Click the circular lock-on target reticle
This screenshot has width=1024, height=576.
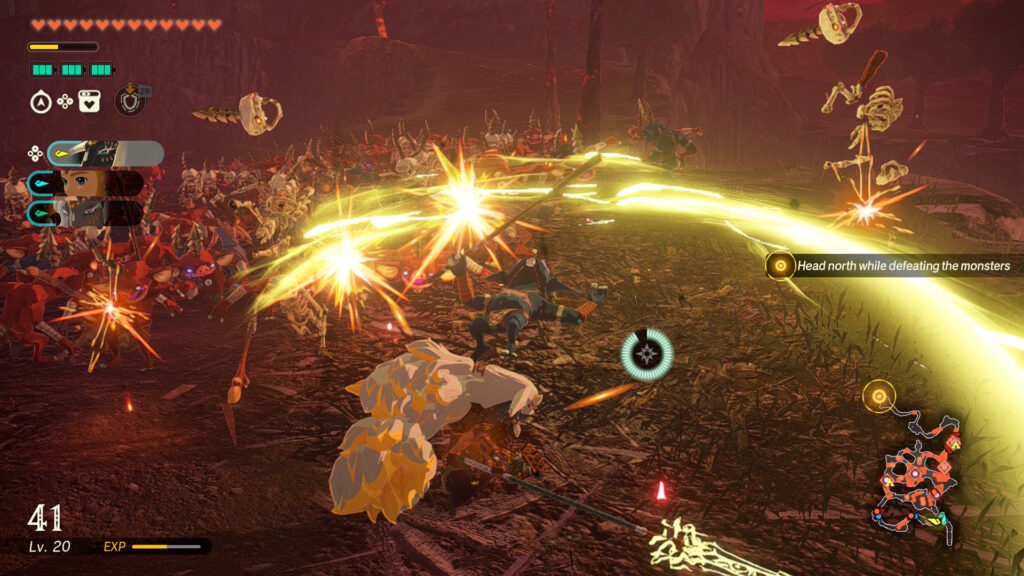646,353
